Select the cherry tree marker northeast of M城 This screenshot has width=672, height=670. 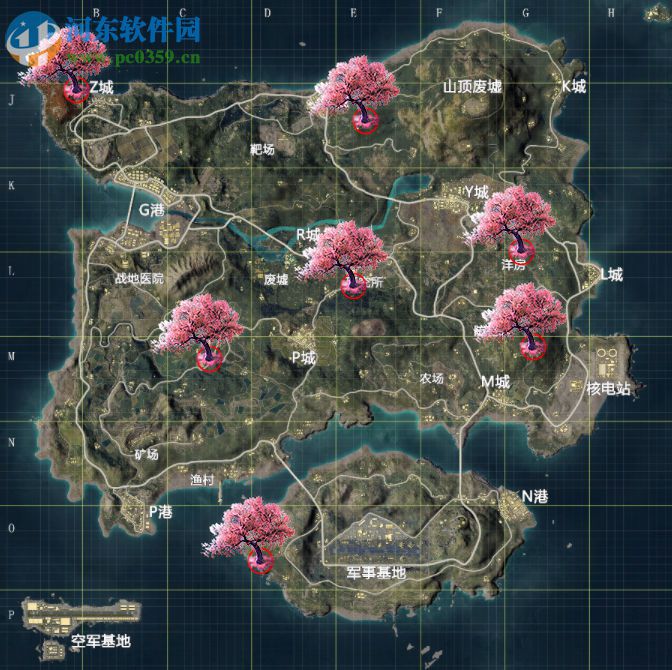tap(526, 319)
